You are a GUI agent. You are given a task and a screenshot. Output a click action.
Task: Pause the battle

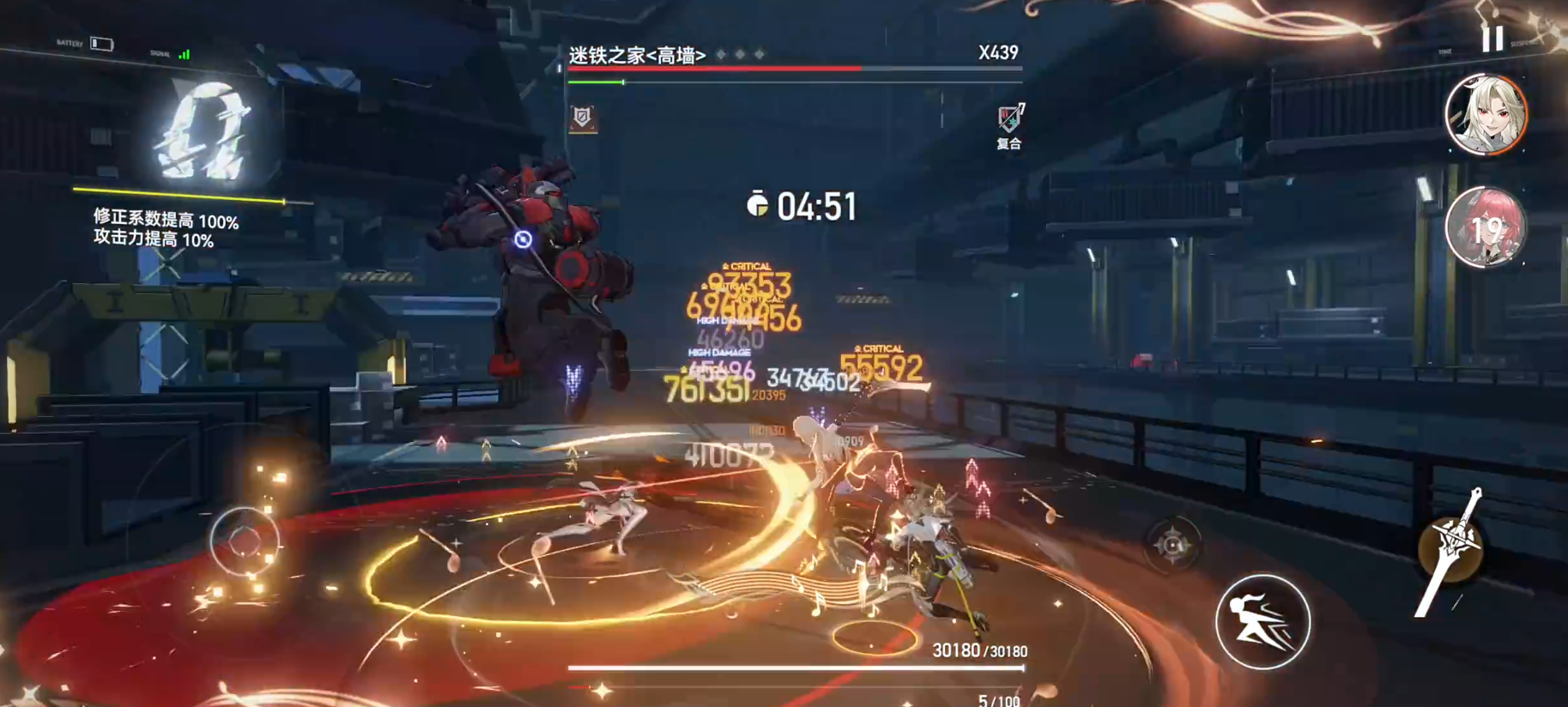tap(1492, 39)
